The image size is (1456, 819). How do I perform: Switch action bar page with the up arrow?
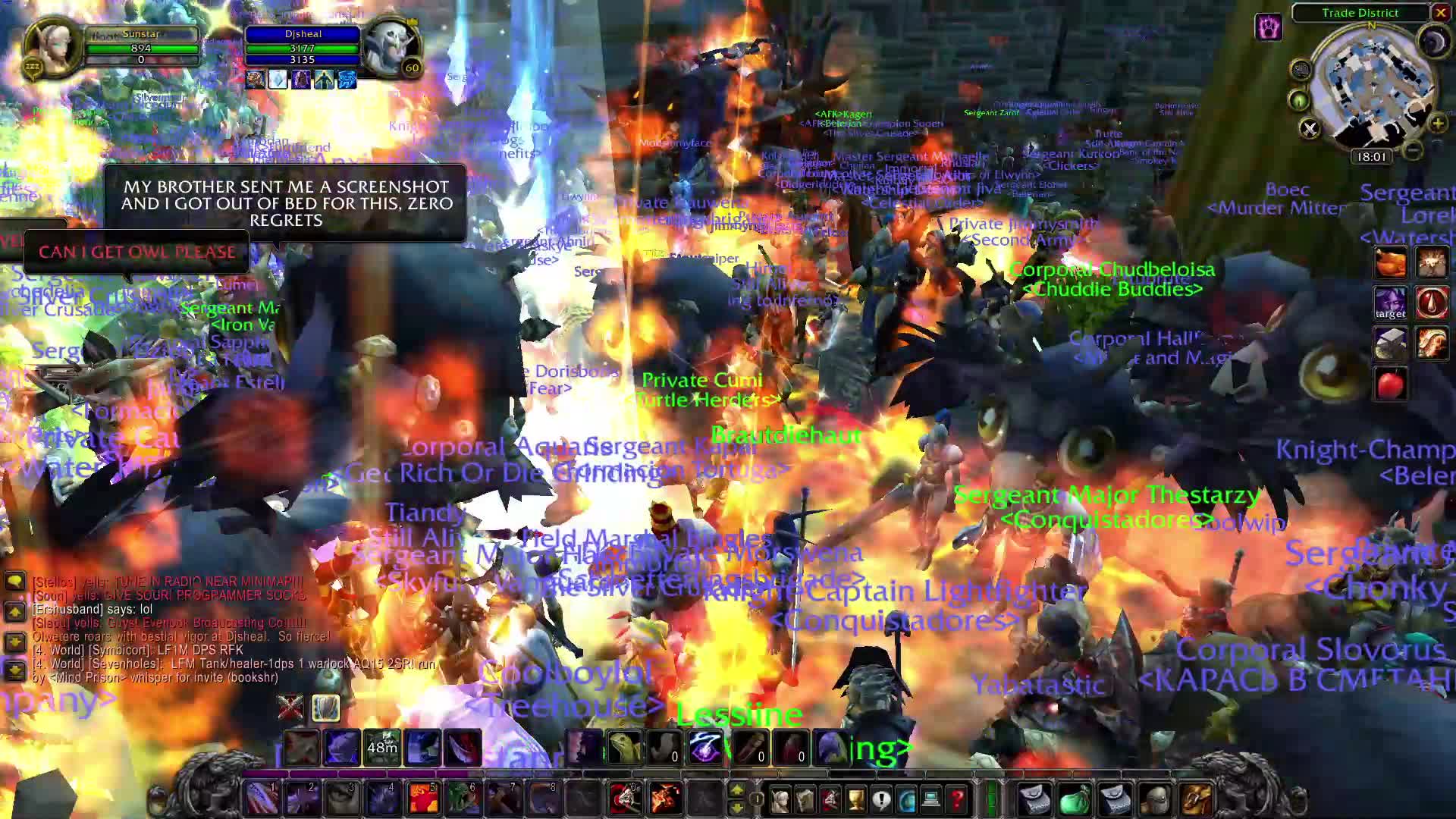737,789
